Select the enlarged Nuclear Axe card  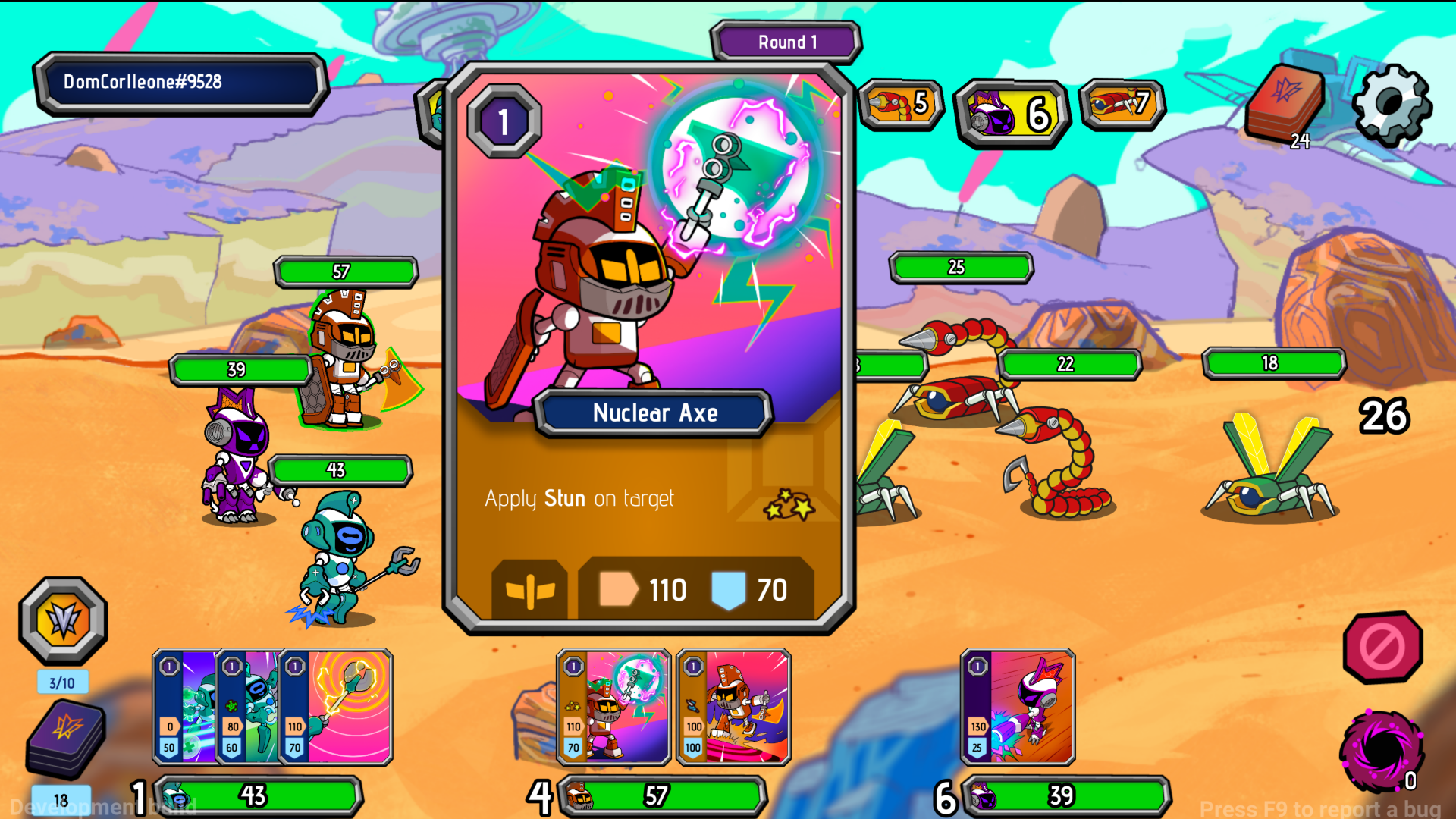(648, 349)
